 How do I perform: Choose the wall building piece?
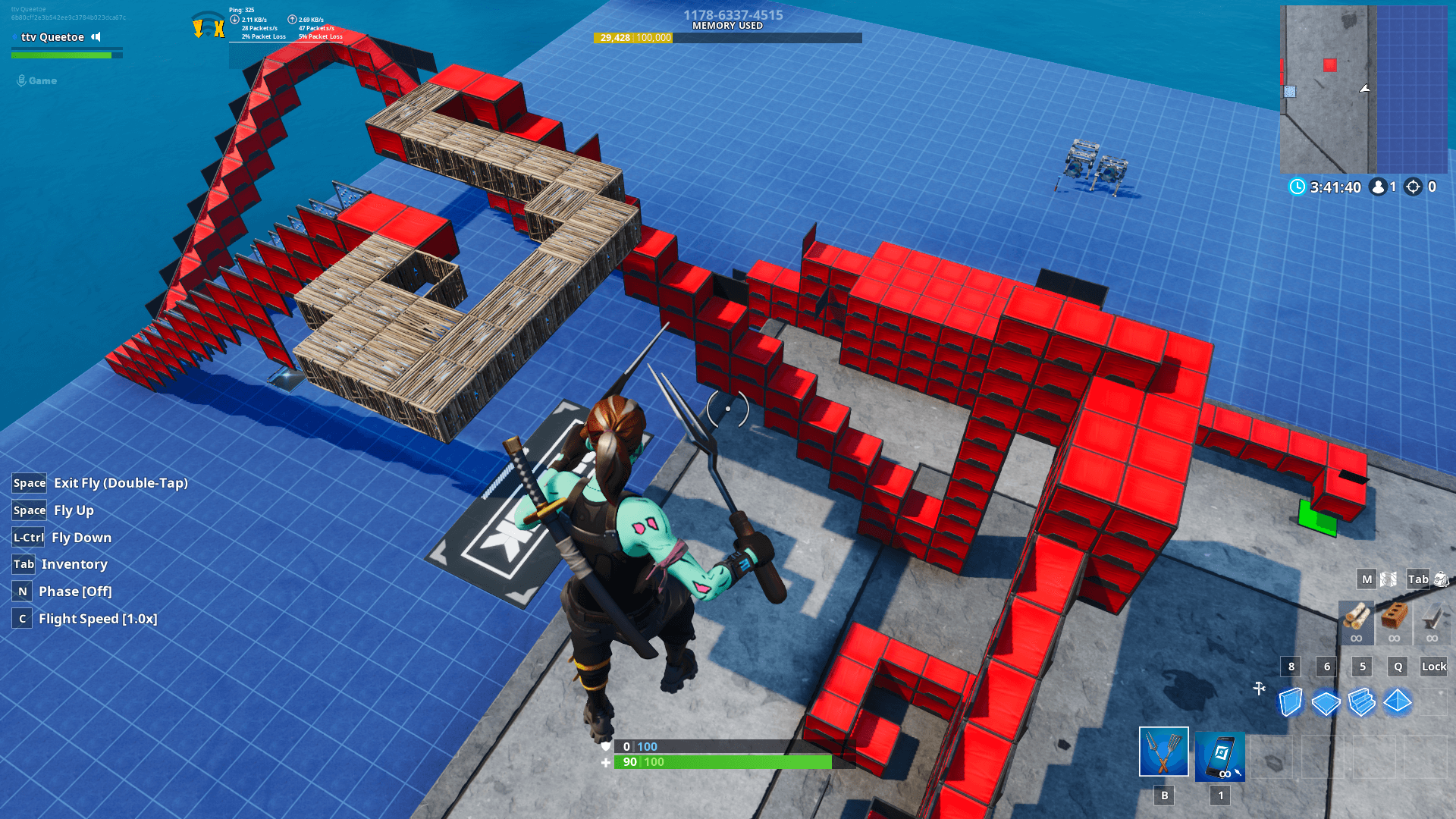pos(1290,701)
